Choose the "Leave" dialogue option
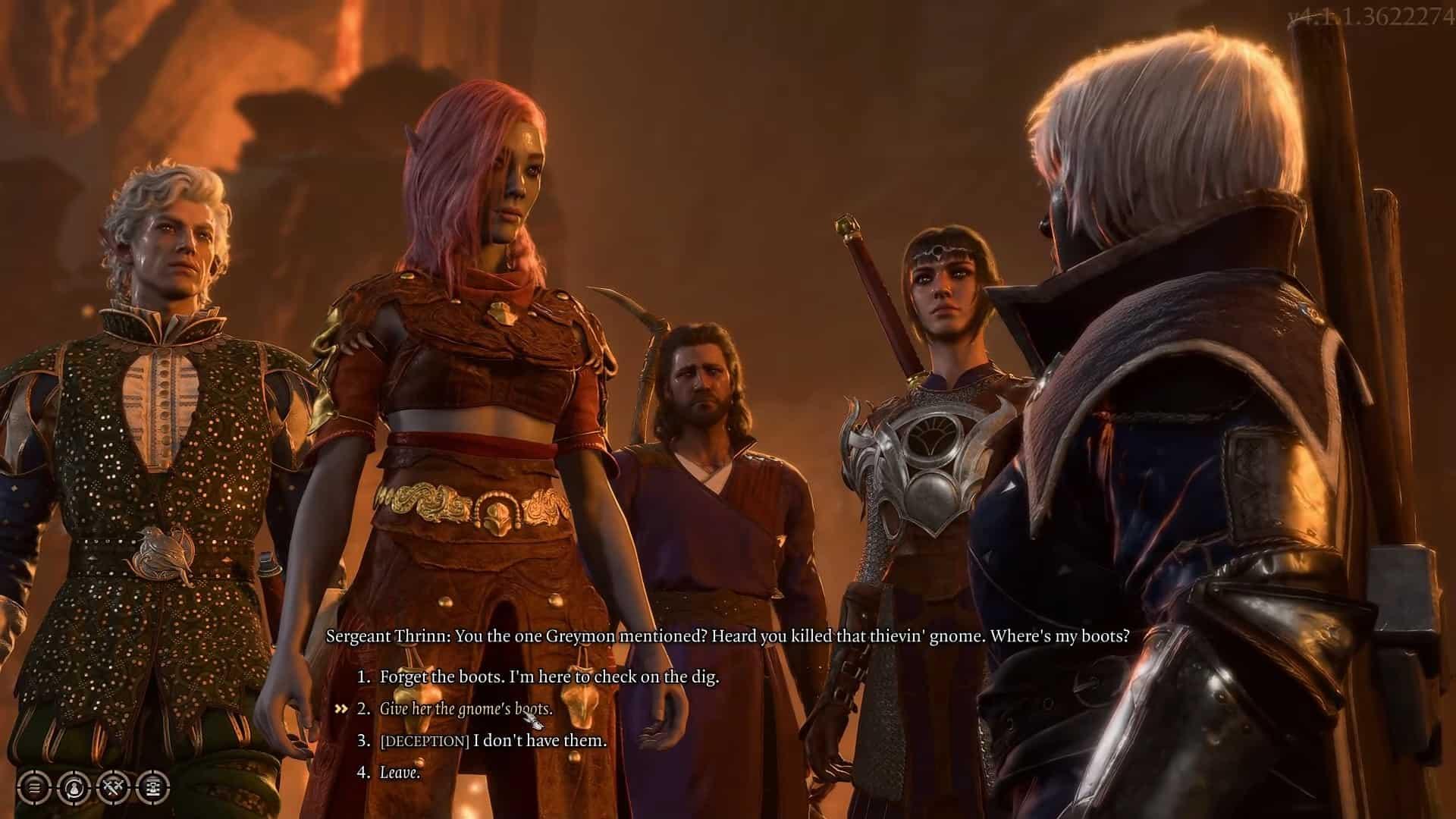1456x819 pixels. coord(400,773)
